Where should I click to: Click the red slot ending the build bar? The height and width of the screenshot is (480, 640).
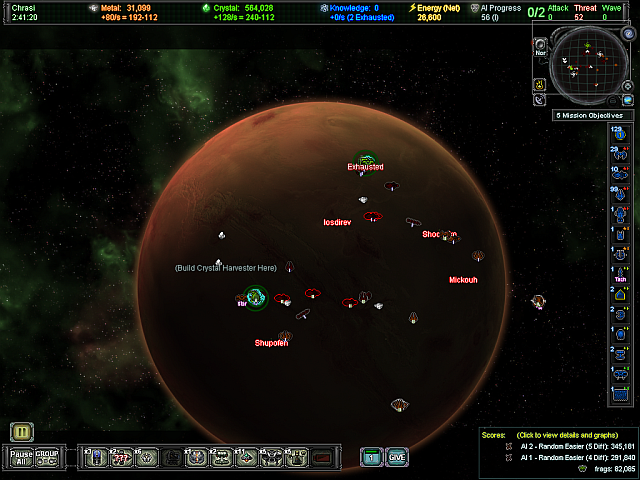(x=322, y=457)
